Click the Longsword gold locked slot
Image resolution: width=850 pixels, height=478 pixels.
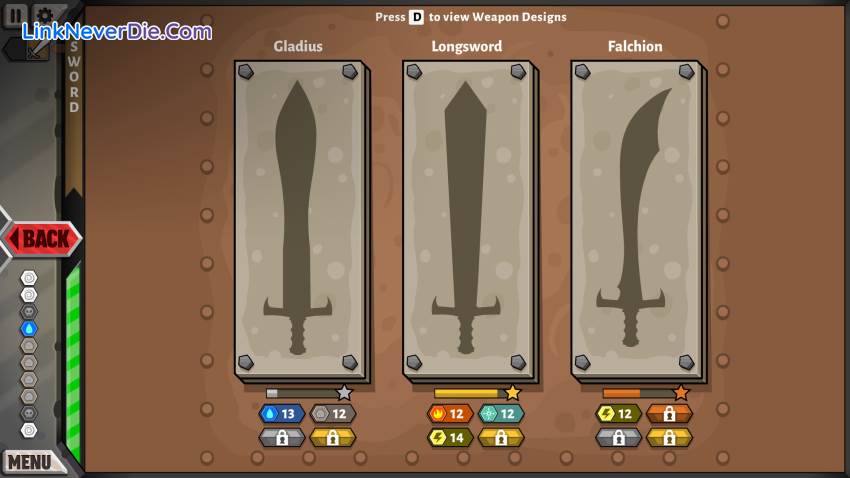(501, 437)
